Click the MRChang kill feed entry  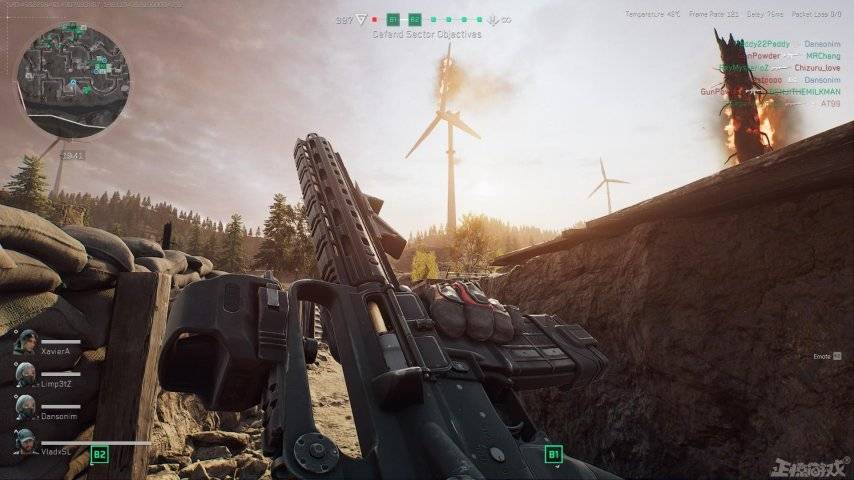pos(824,56)
